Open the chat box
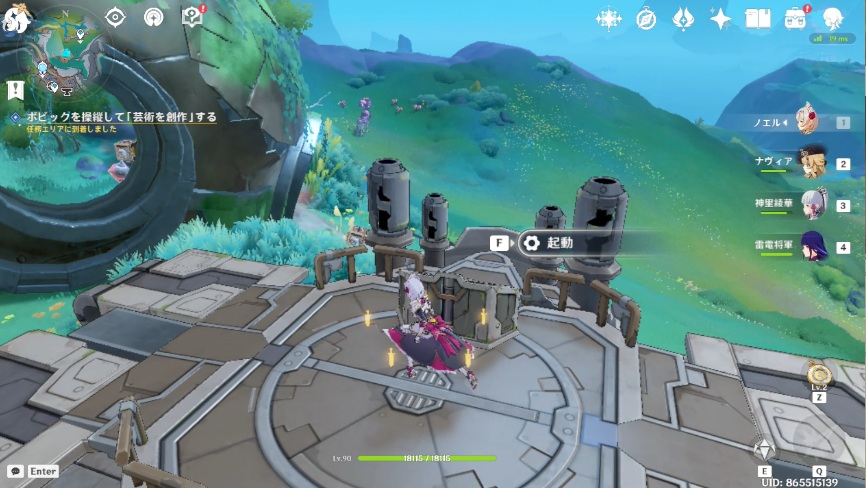Image resolution: width=866 pixels, height=488 pixels. (x=32, y=470)
